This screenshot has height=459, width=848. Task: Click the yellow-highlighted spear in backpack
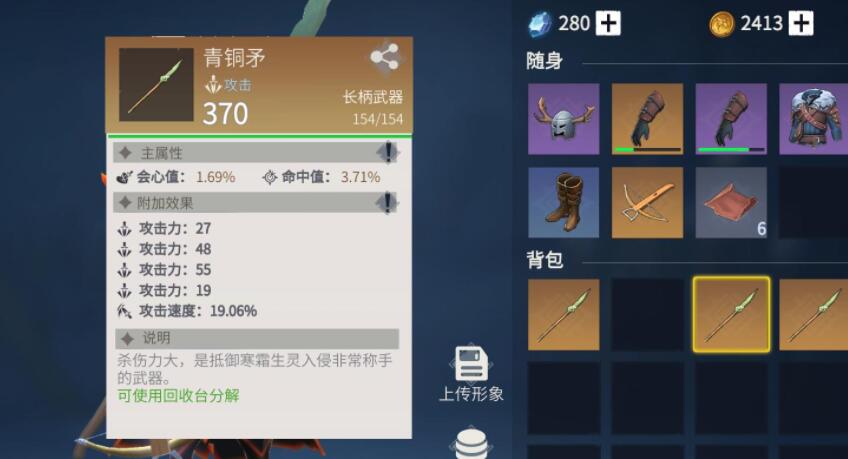click(731, 315)
